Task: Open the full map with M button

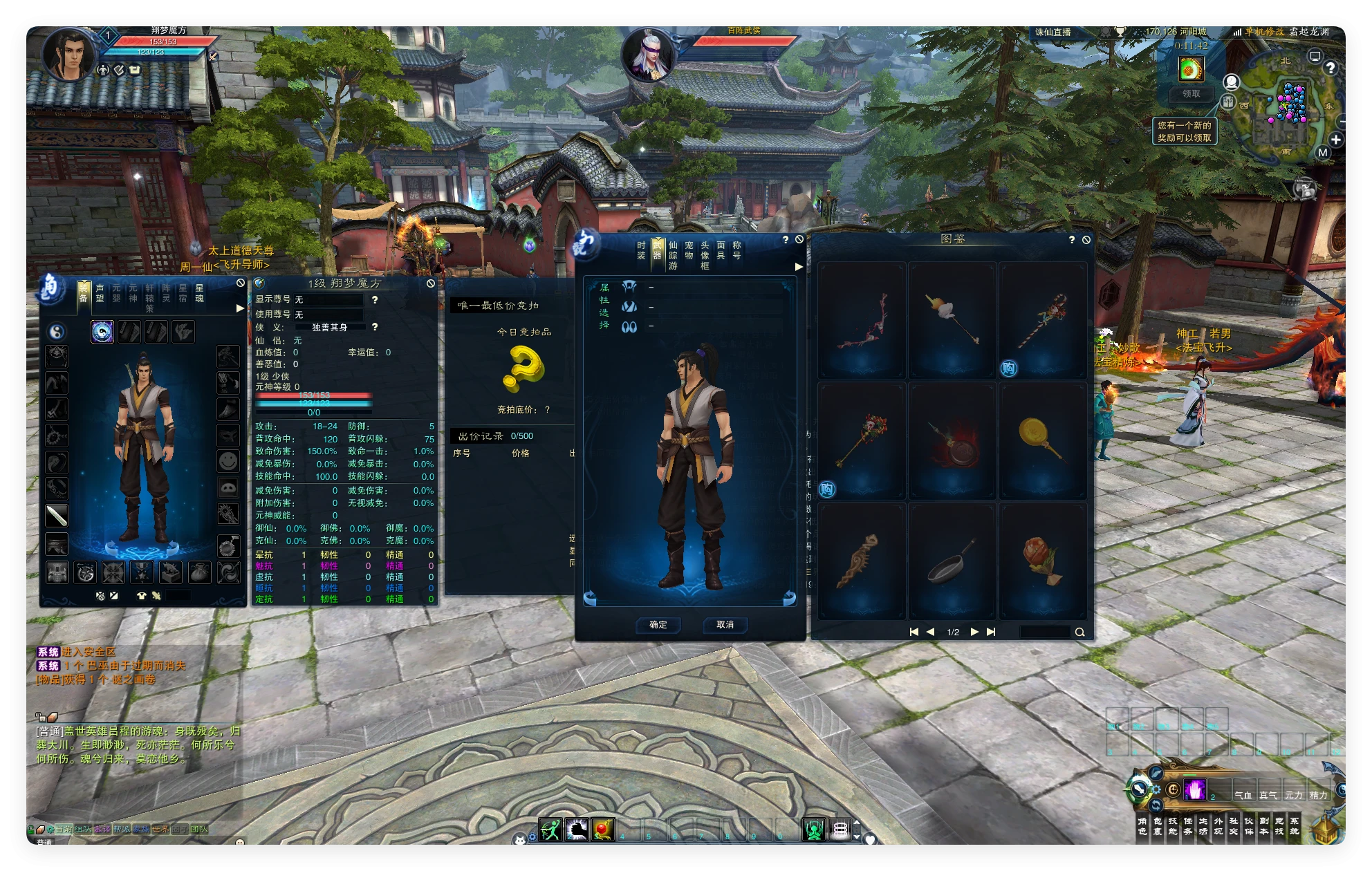Action: coord(1322,153)
